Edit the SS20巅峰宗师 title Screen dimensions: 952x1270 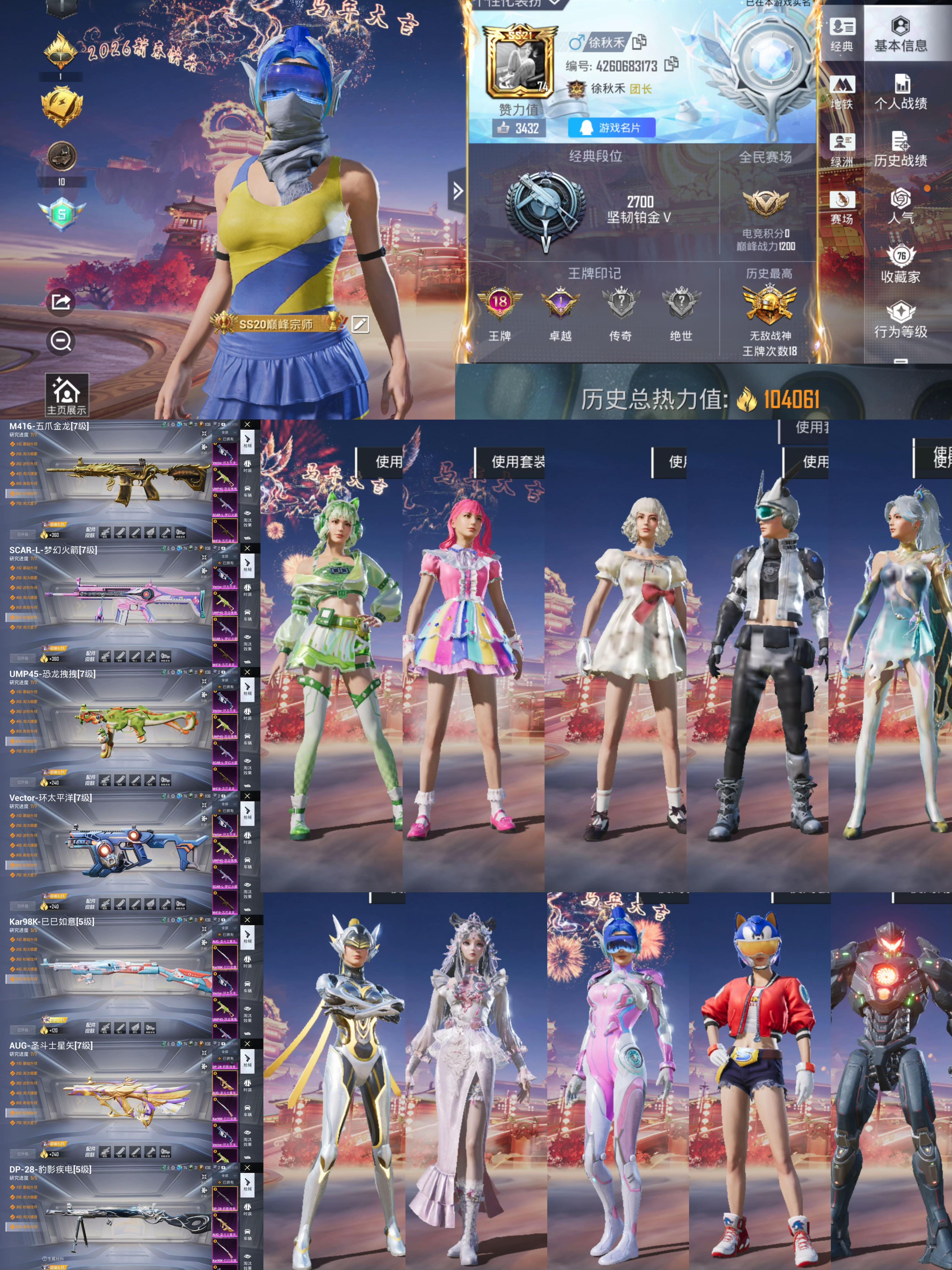coord(360,324)
